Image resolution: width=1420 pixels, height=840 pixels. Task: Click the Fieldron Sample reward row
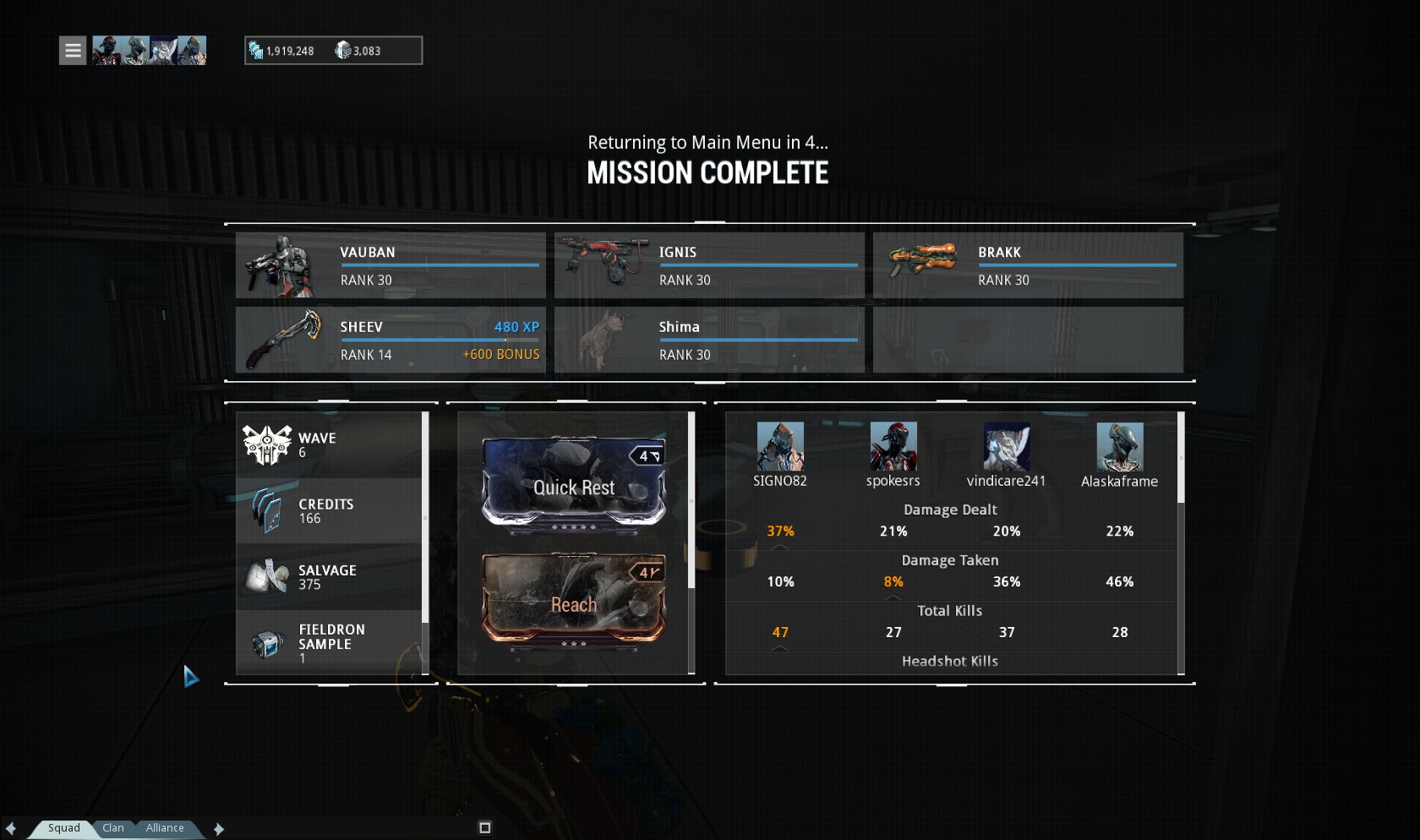point(330,643)
